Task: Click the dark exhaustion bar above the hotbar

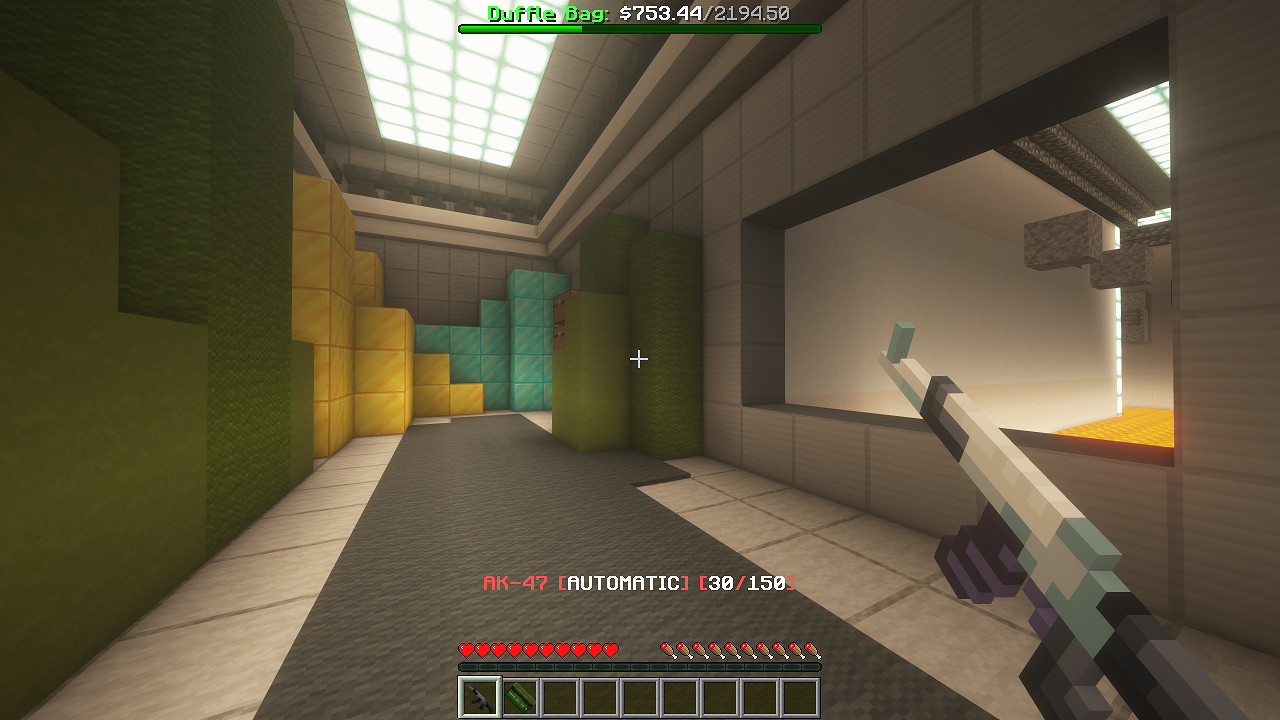Action: tap(640, 665)
